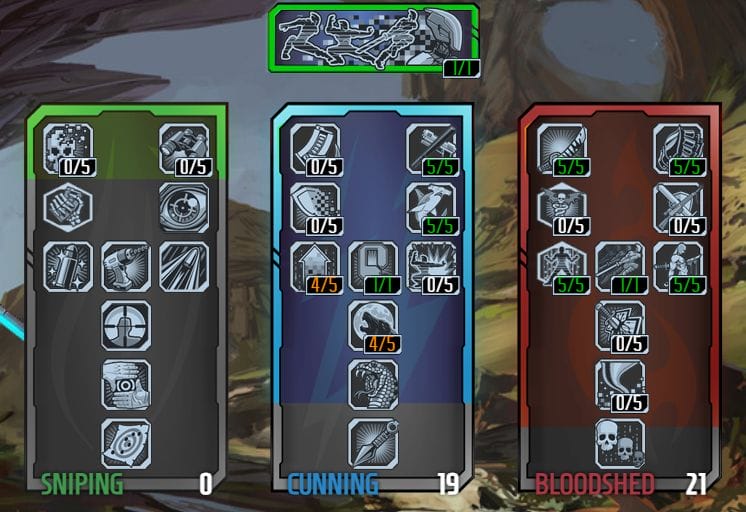This screenshot has width=746, height=512.
Task: Select the Killing Bl0w blade skill
Action: point(562,147)
